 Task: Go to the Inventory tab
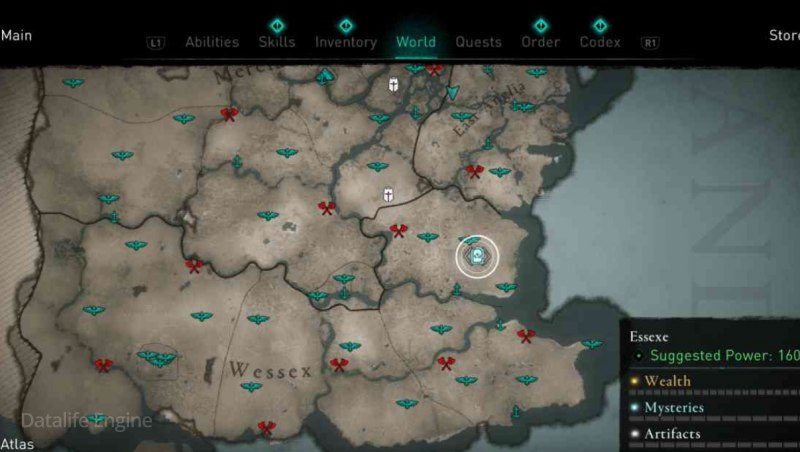345,42
